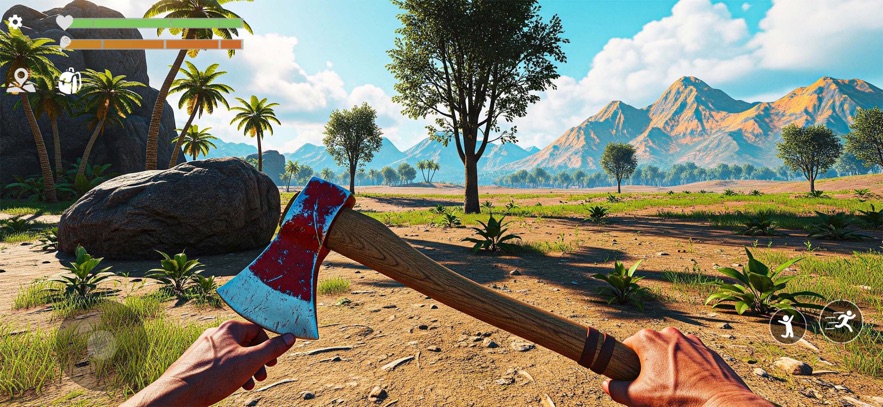The width and height of the screenshot is (883, 407).
Task: Activate the sprint running button
Action: (840, 321)
